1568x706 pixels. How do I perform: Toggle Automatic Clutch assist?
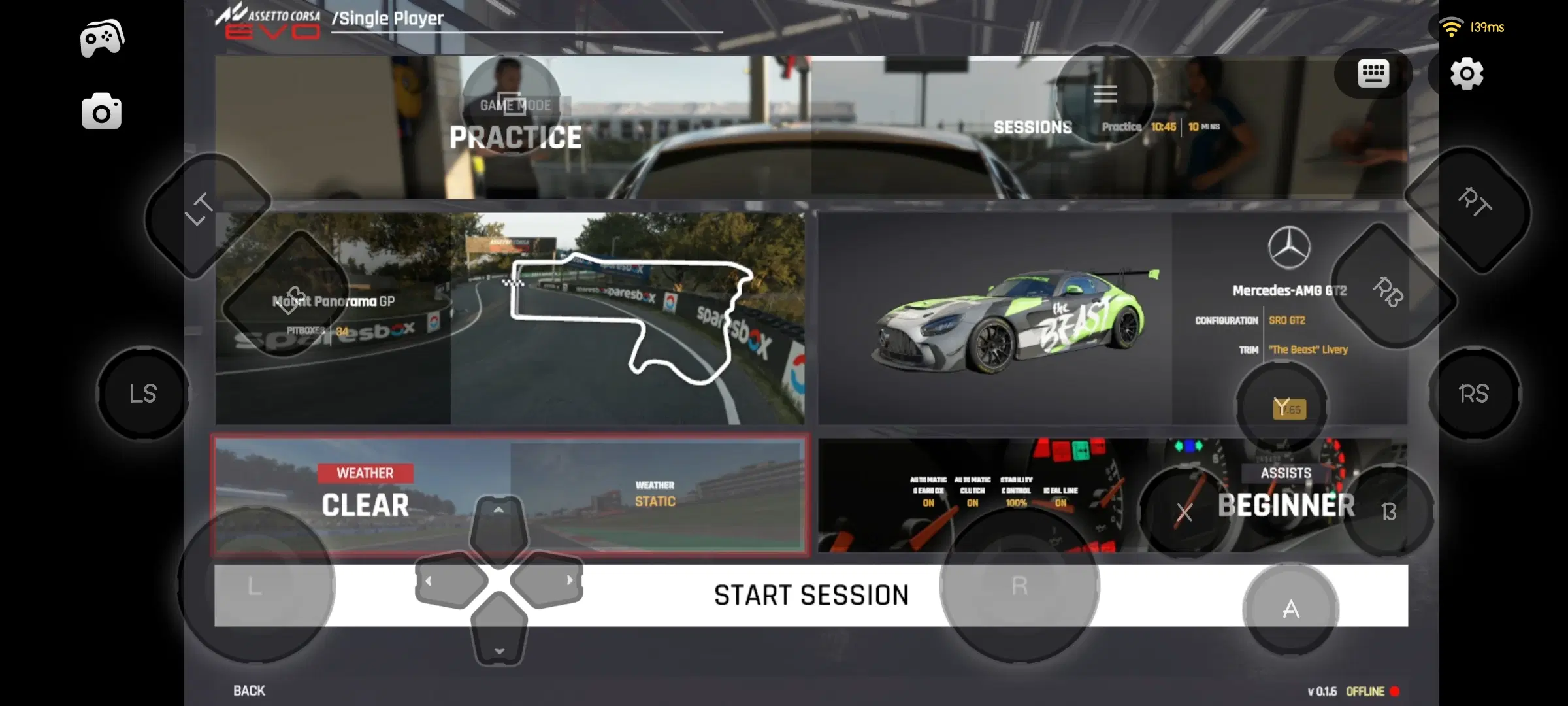[972, 490]
